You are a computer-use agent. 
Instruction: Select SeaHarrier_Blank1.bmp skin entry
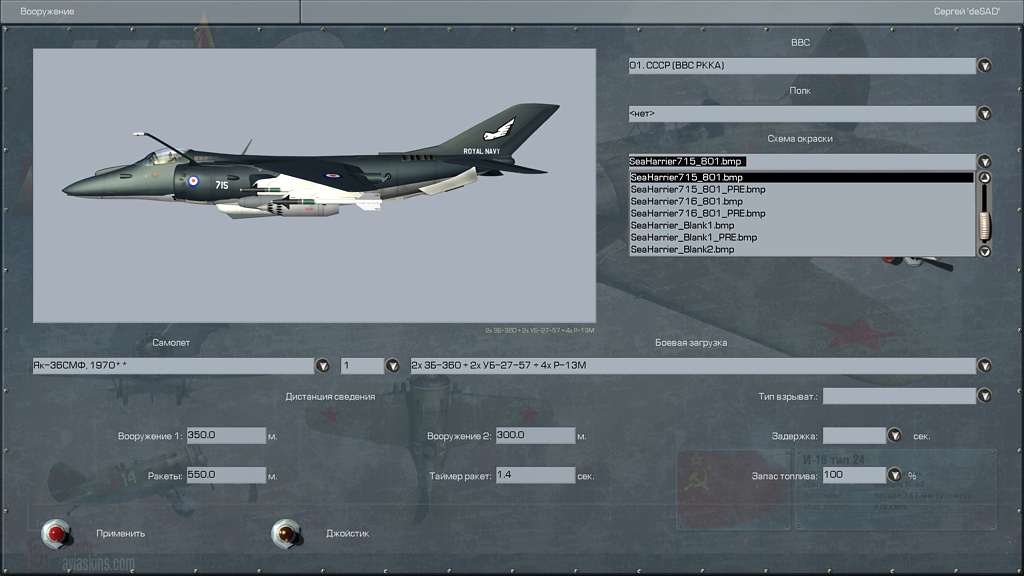682,225
